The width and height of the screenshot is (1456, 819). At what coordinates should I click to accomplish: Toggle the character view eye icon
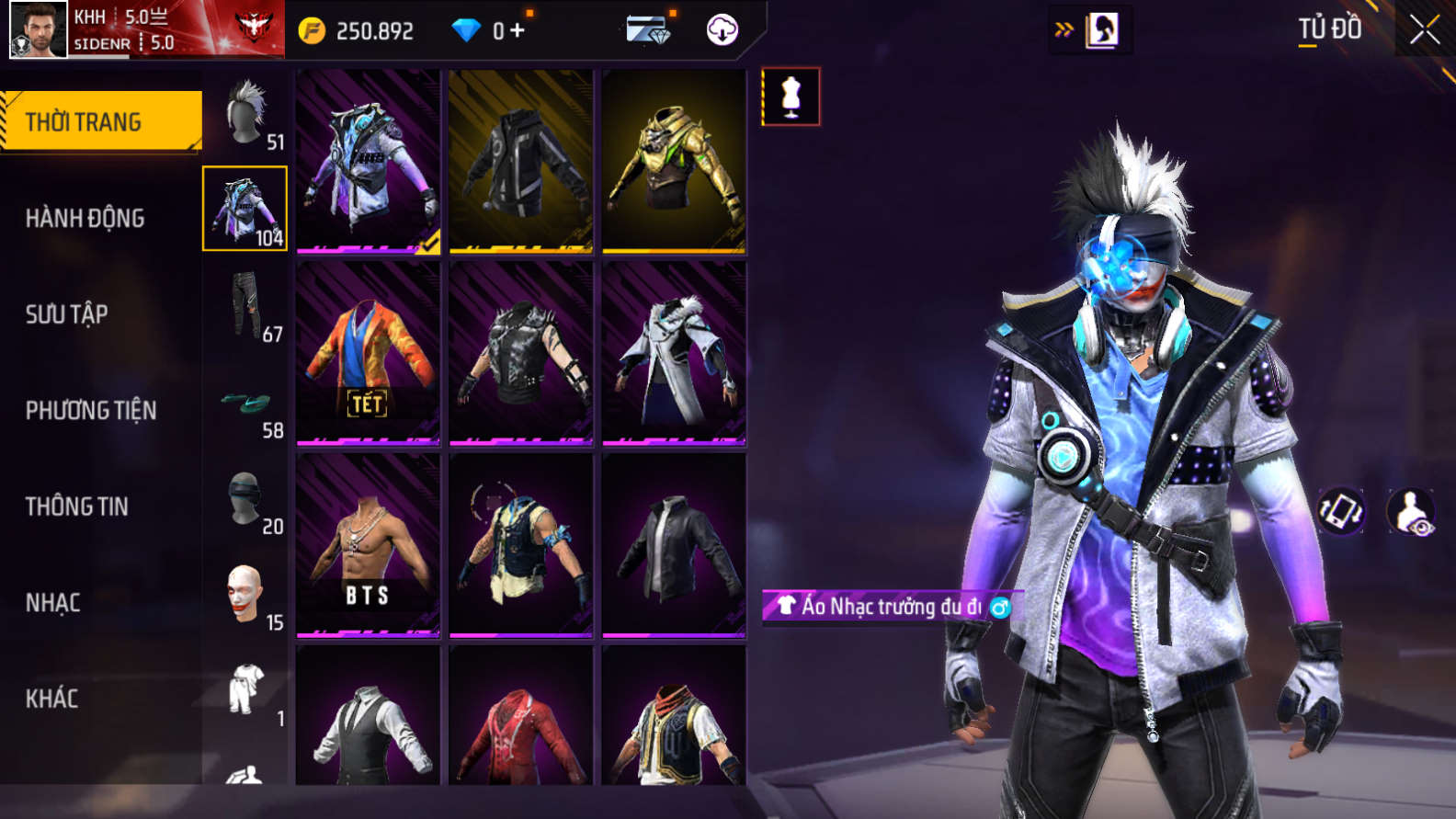click(x=1411, y=512)
